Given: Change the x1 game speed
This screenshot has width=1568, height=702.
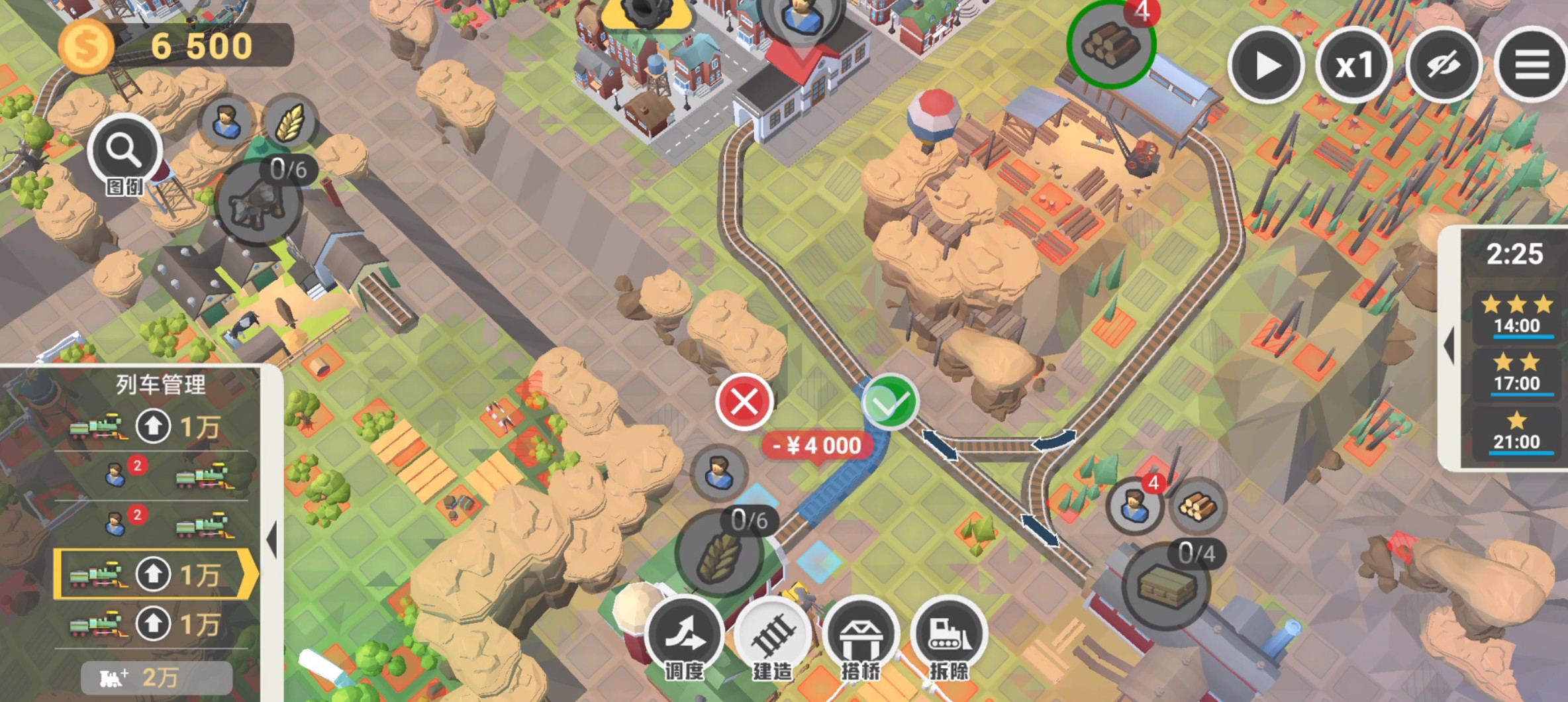Looking at the screenshot, I should [1353, 66].
